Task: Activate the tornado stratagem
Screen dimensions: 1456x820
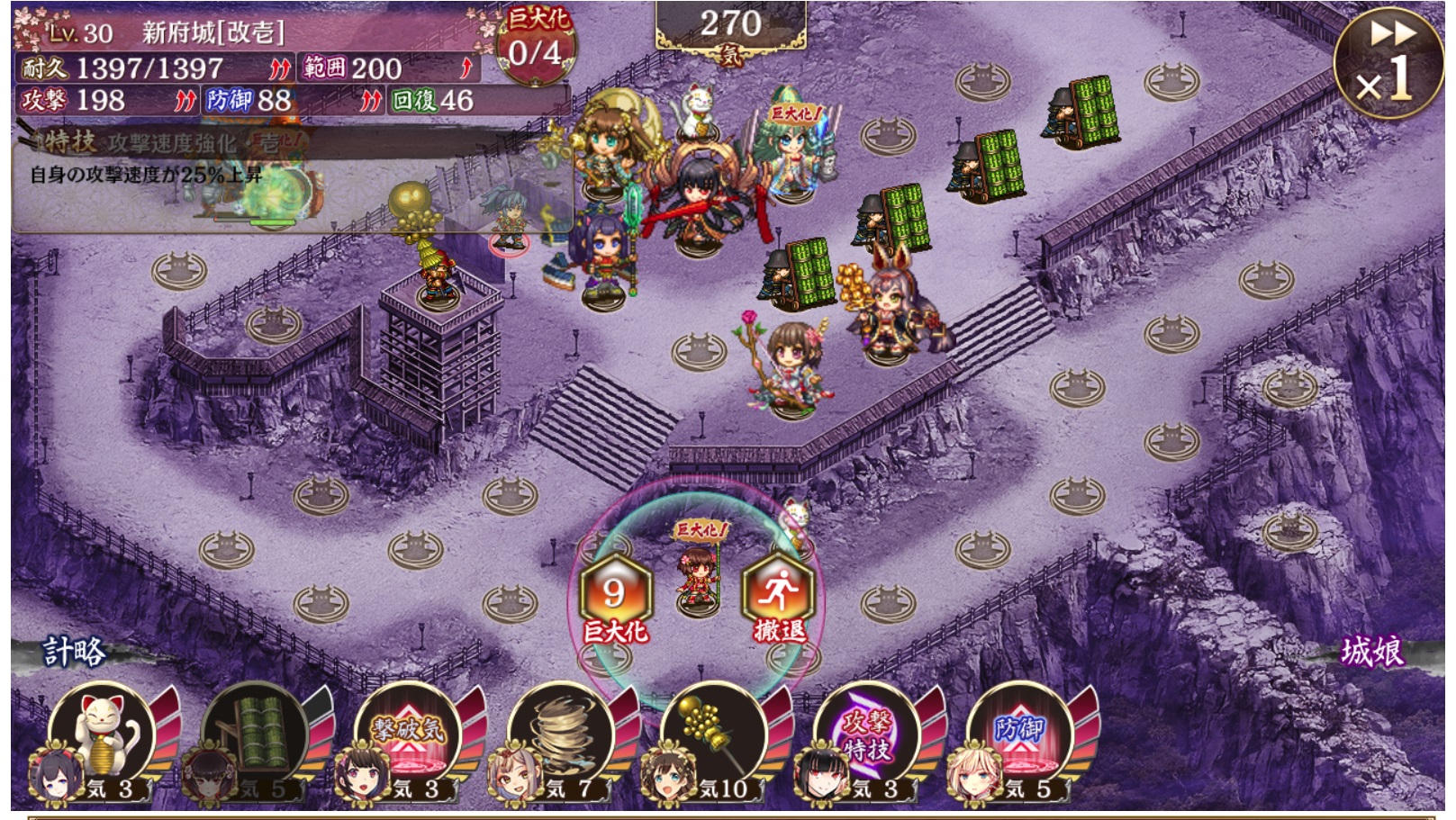Action: [x=561, y=734]
